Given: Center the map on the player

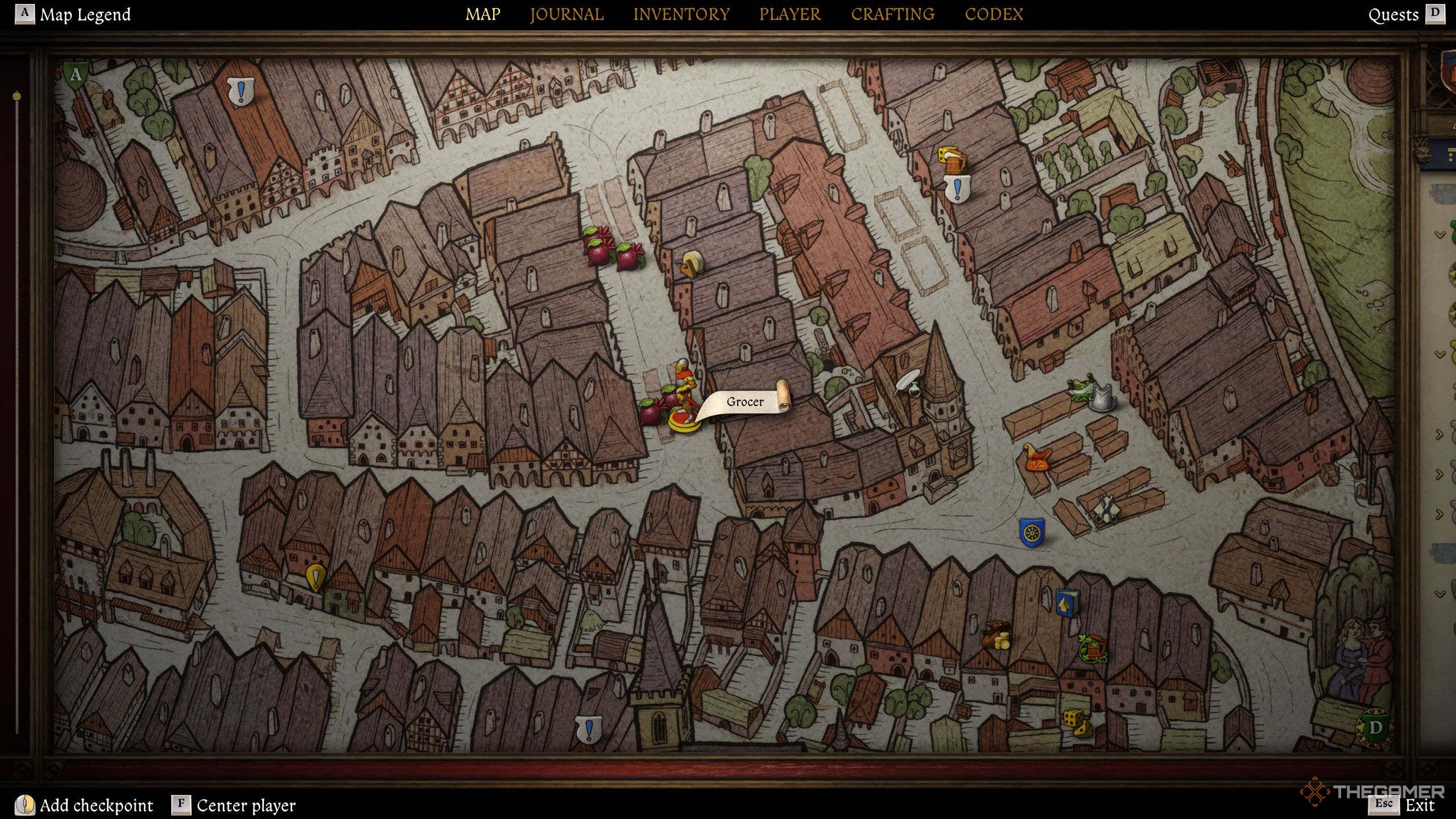Looking at the screenshot, I should coord(246,805).
